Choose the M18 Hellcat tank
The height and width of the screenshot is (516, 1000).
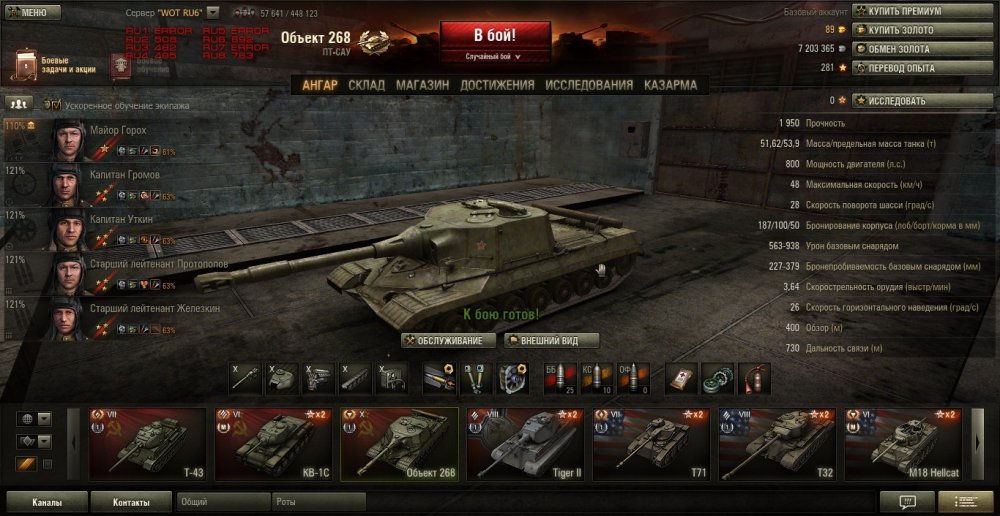click(904, 444)
